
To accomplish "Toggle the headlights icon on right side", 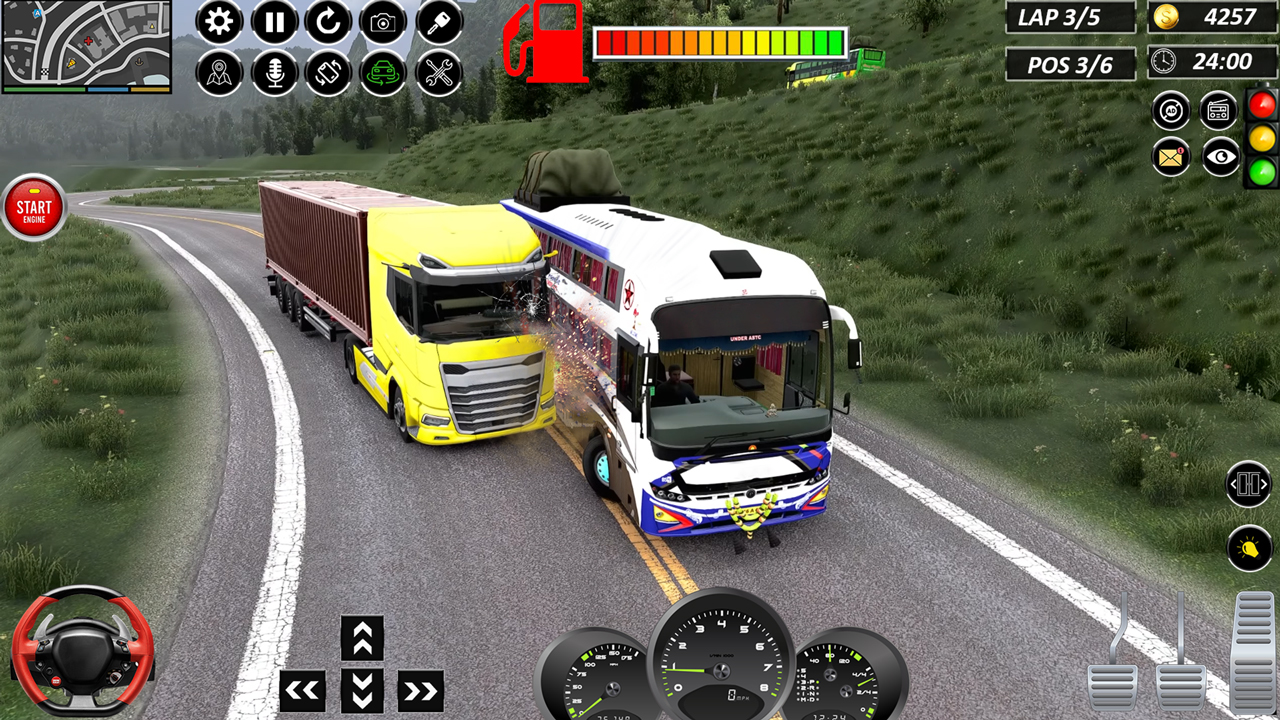I will [x=1248, y=547].
